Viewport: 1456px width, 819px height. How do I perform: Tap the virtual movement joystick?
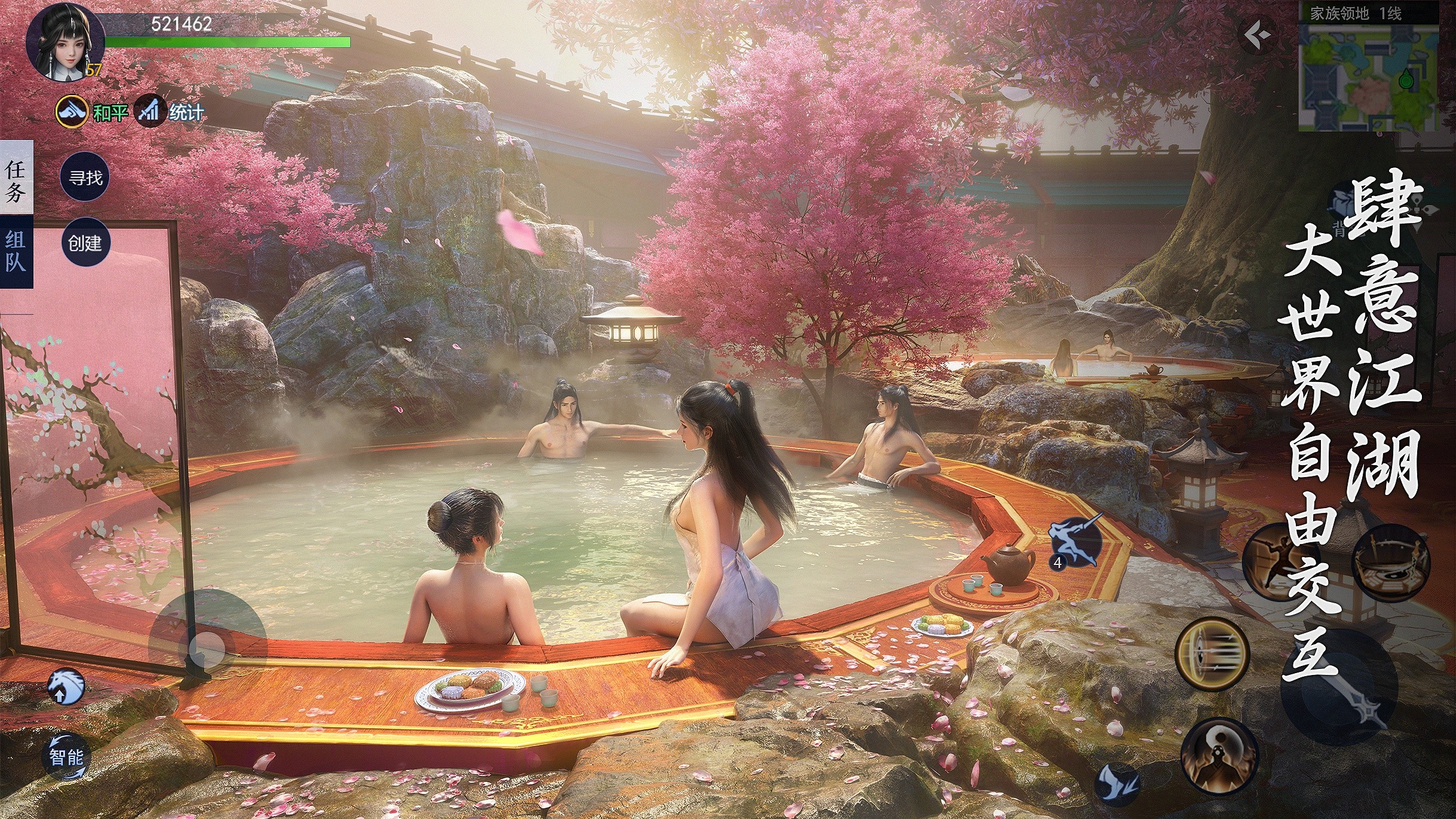(207, 649)
